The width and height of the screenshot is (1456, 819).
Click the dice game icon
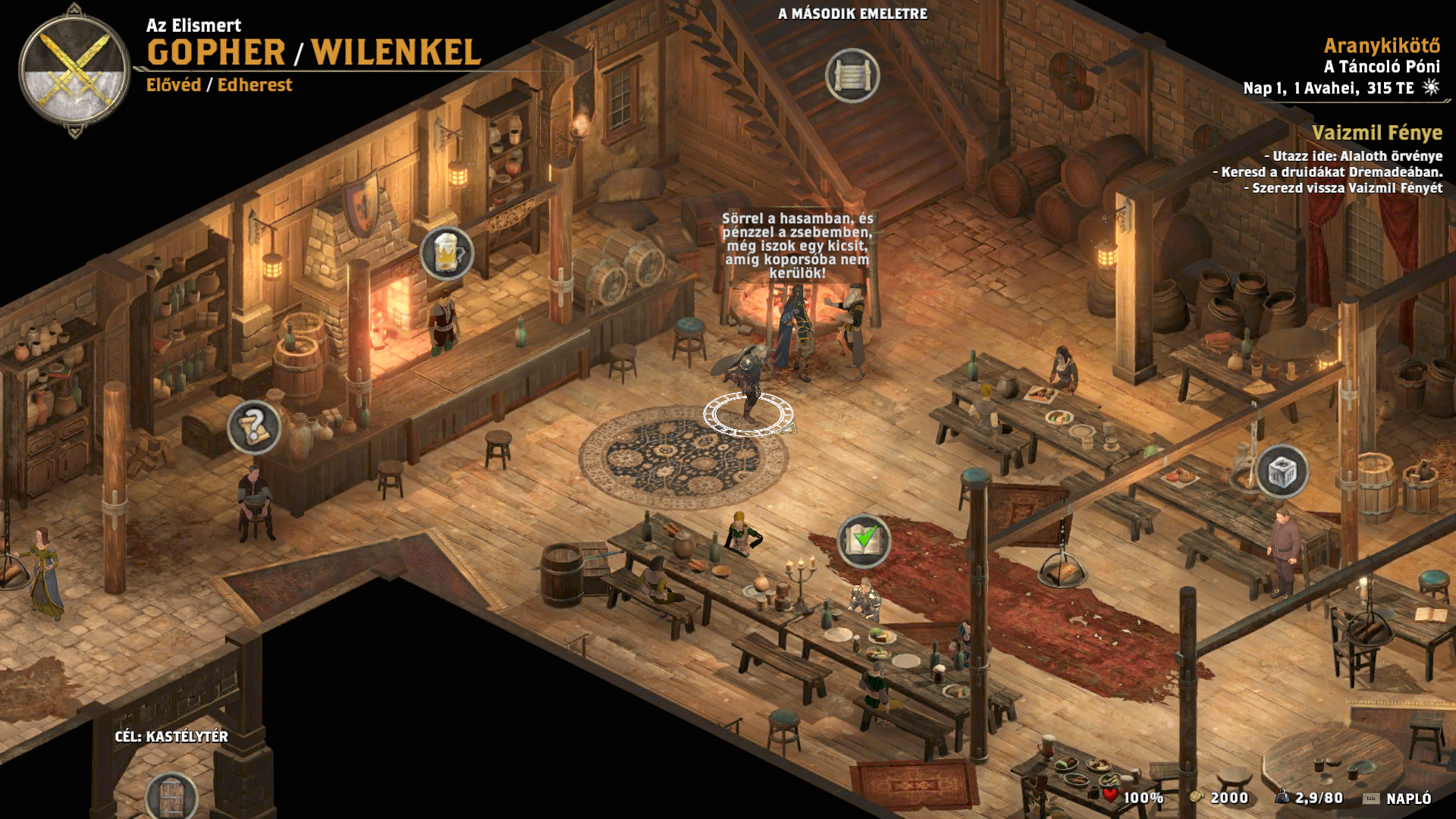pyautogui.click(x=1282, y=472)
